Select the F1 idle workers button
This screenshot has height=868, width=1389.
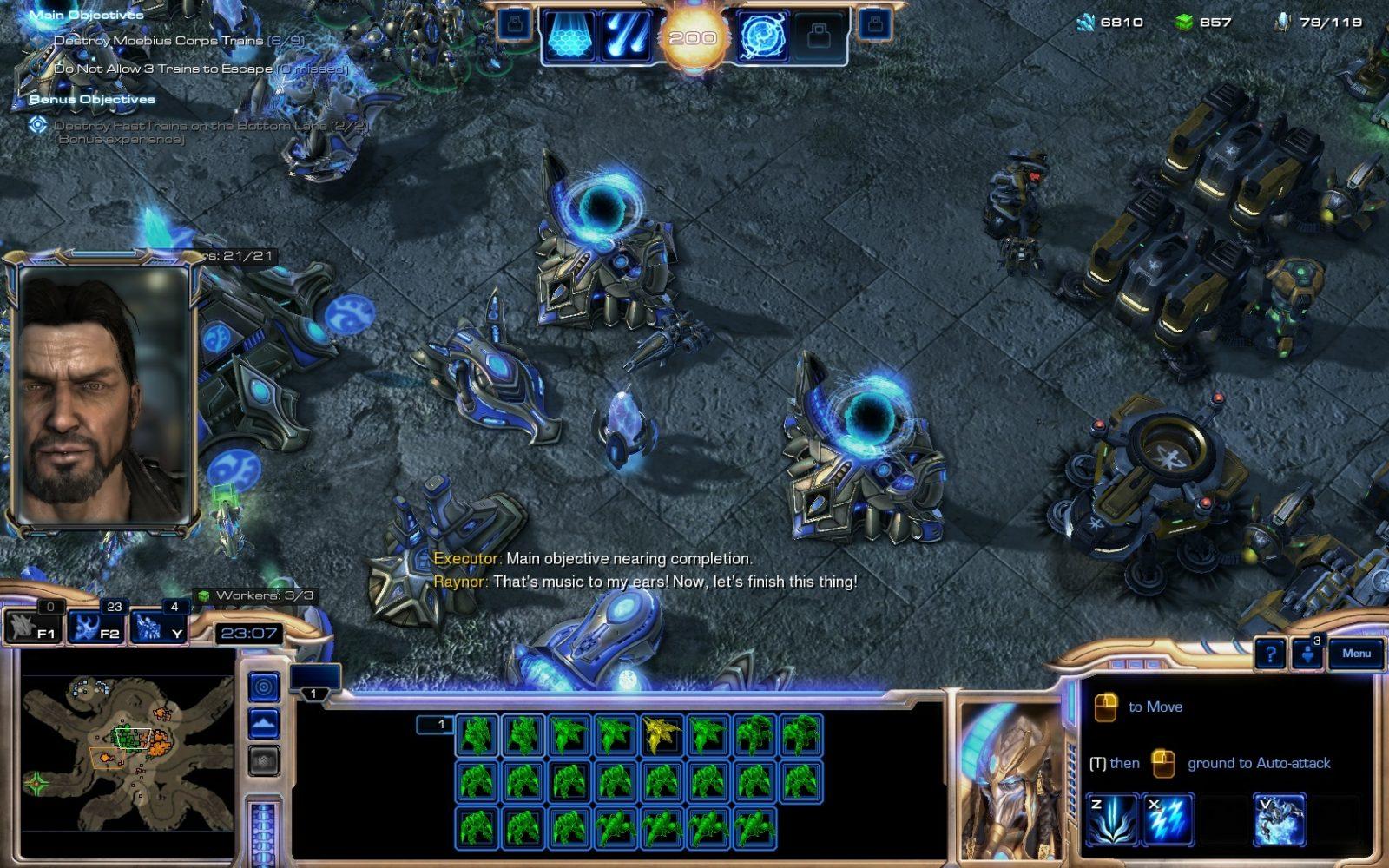[x=35, y=627]
